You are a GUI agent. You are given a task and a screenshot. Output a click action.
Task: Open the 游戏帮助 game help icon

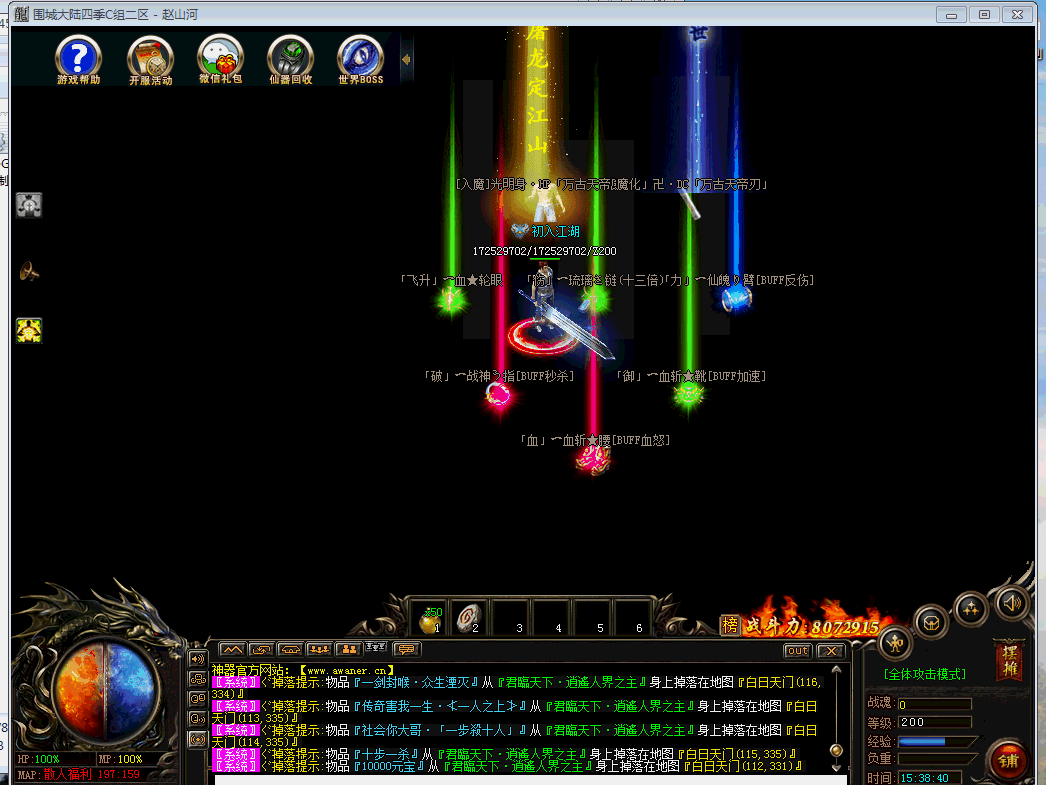tap(78, 58)
